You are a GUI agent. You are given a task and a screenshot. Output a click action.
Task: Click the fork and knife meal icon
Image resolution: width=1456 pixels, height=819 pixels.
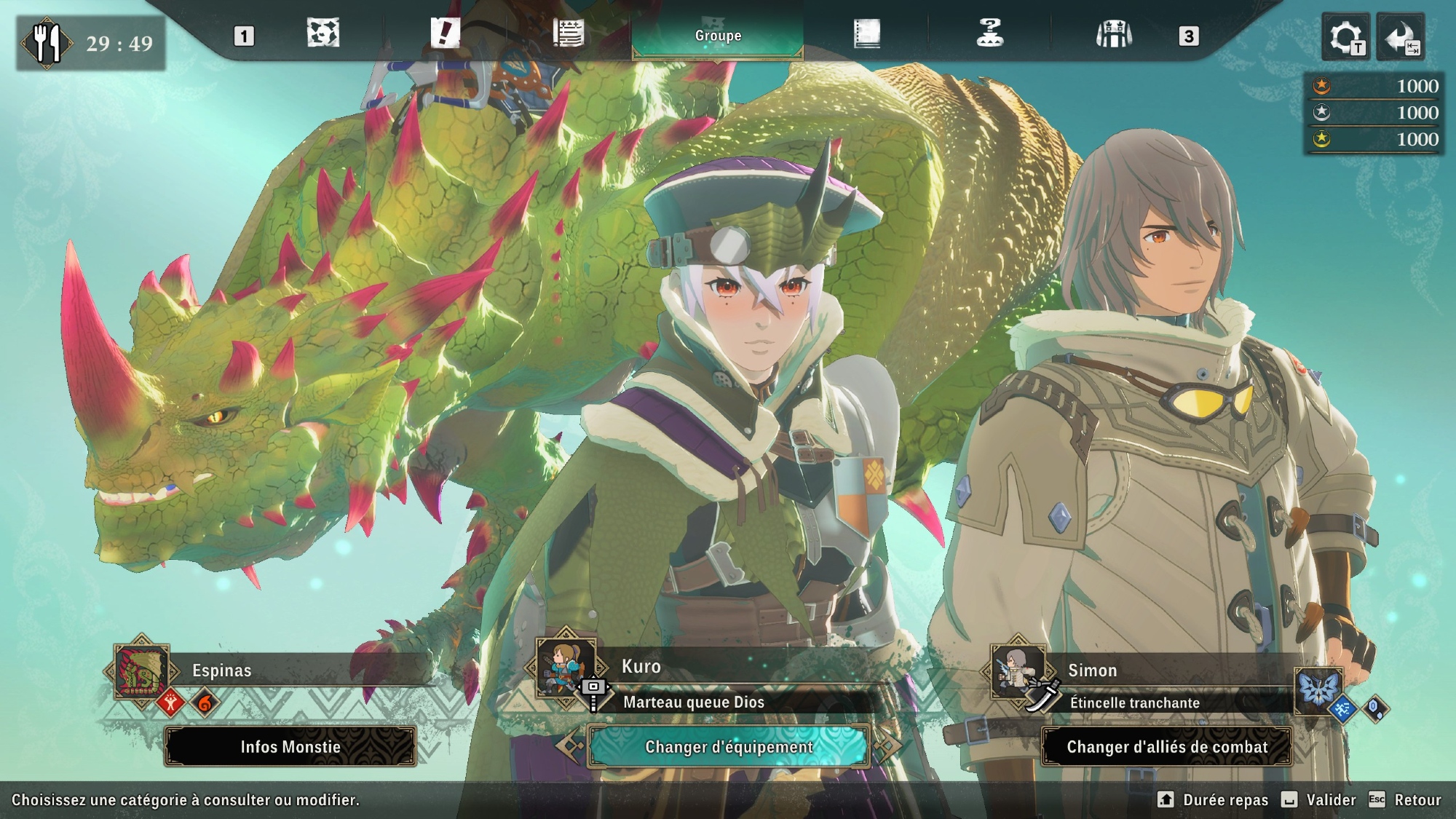point(47,44)
